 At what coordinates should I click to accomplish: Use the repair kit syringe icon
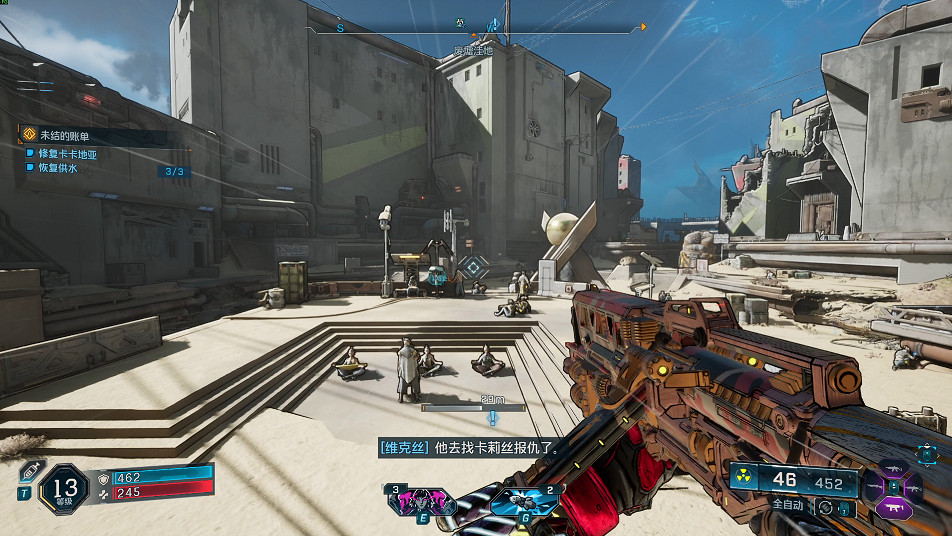(x=29, y=471)
